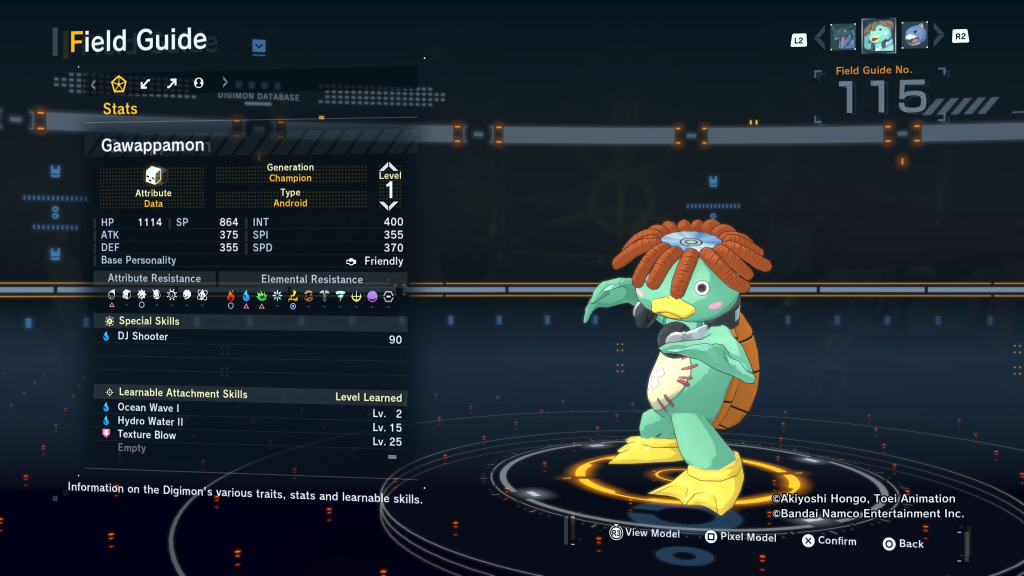This screenshot has width=1024, height=576.
Task: Choose the blue round Digimon thumbnail
Action: (914, 37)
